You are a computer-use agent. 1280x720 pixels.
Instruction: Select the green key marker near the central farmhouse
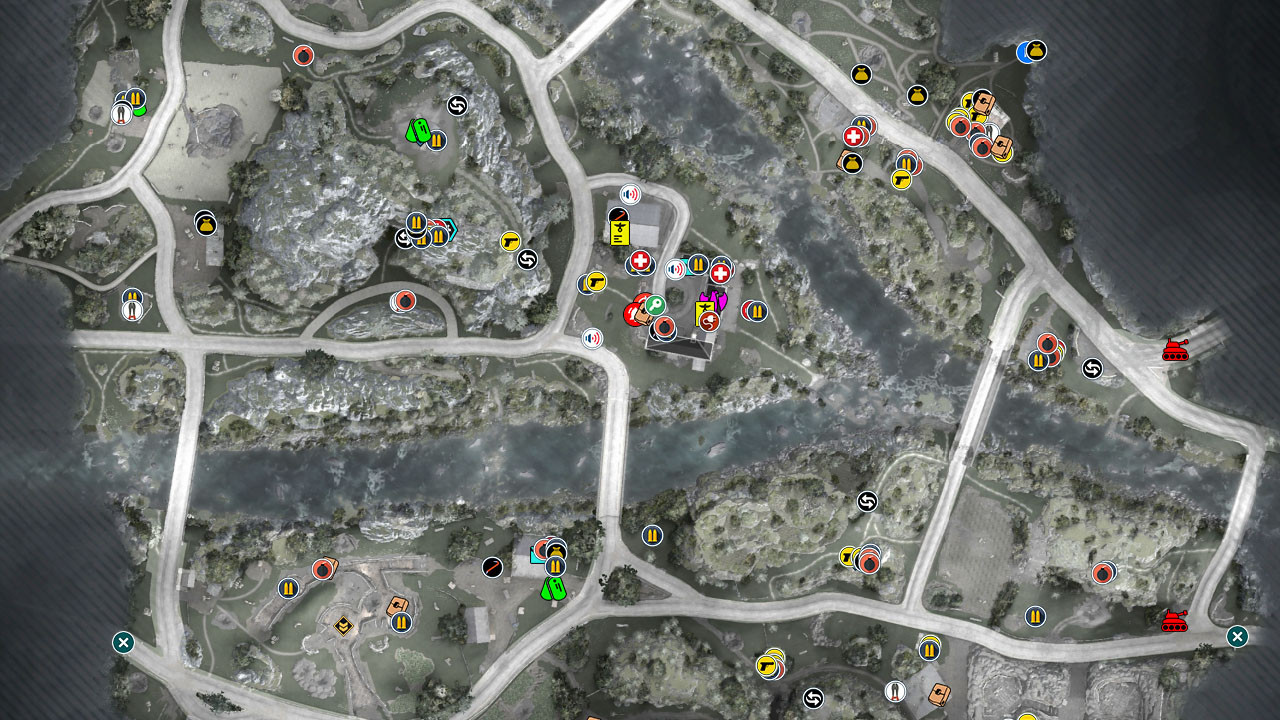click(x=654, y=303)
